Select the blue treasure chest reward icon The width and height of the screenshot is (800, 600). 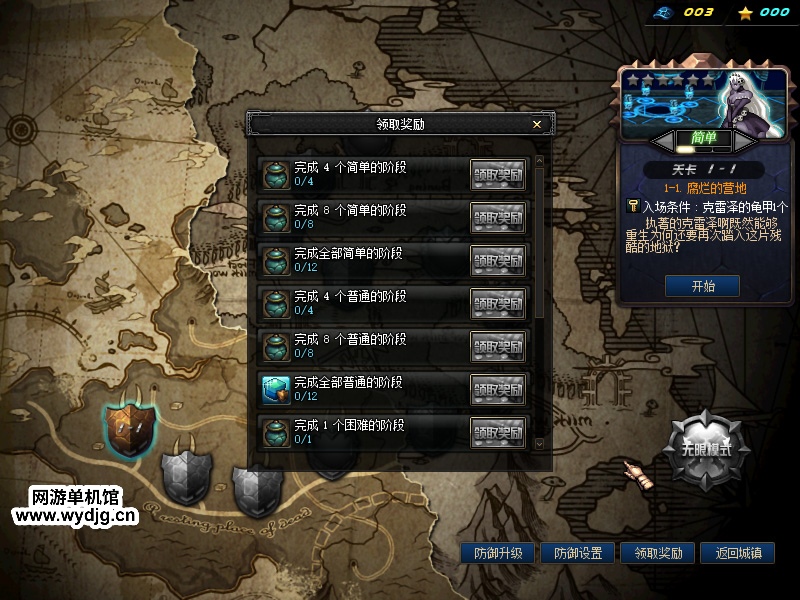click(275, 389)
